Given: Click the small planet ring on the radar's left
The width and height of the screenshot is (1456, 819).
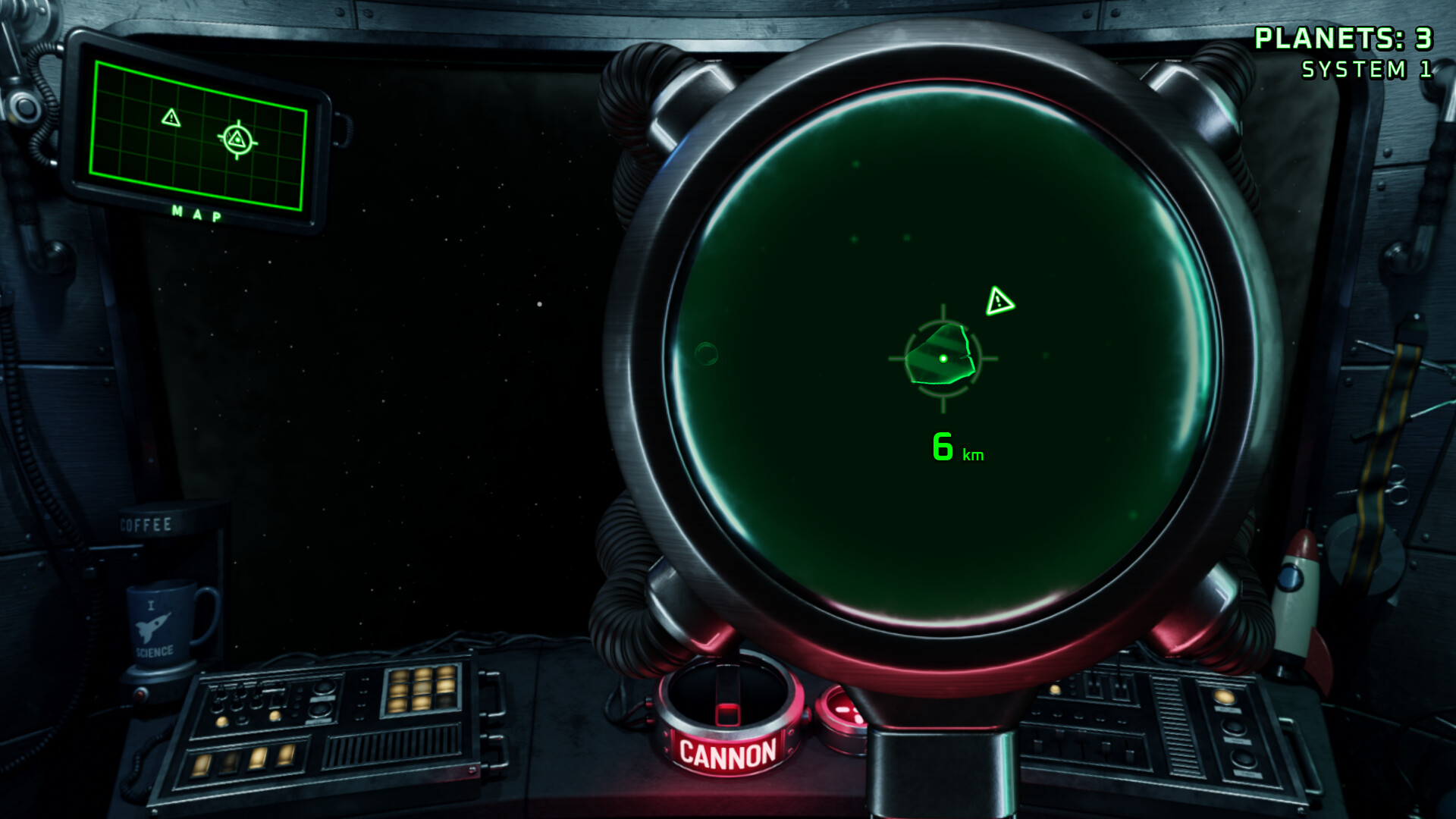Looking at the screenshot, I should click(x=707, y=351).
